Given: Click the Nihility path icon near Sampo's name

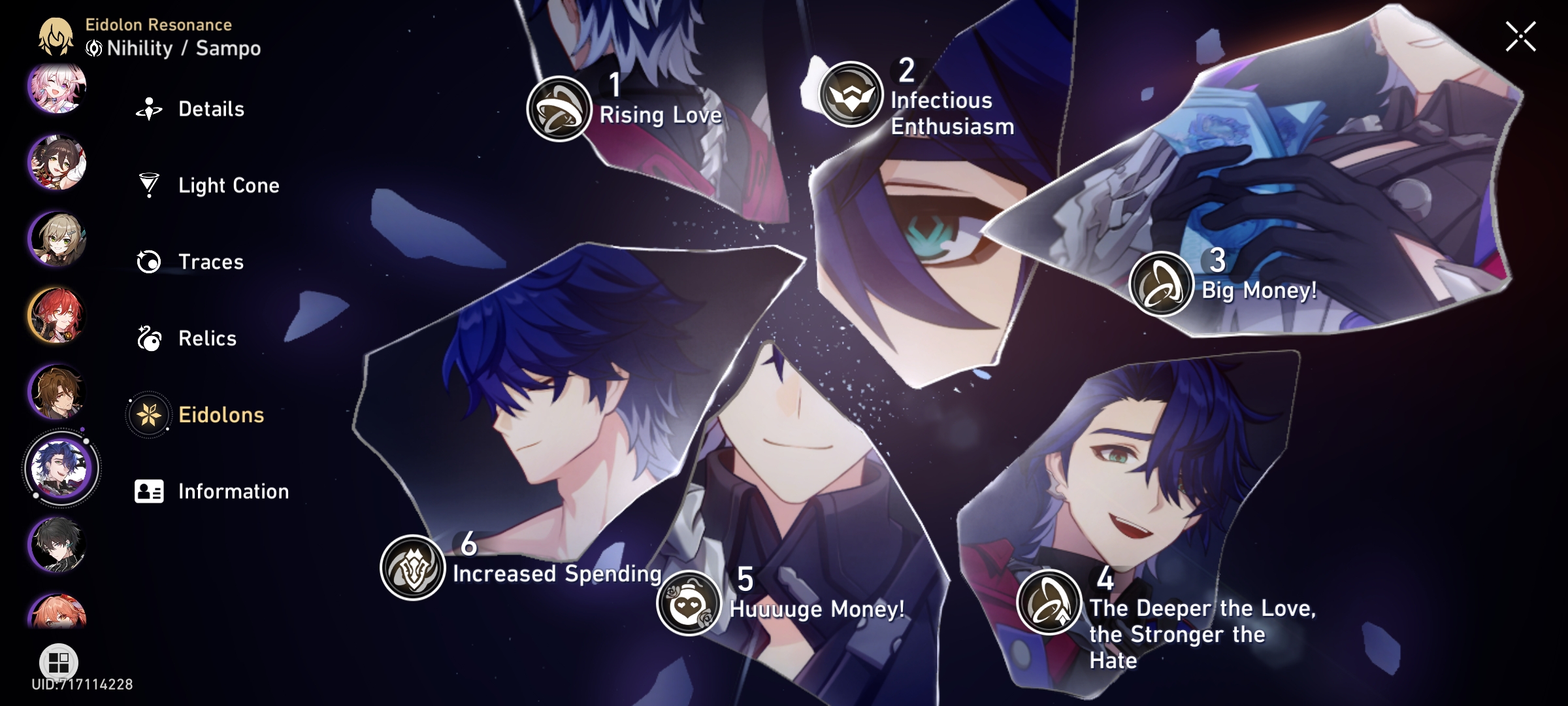Looking at the screenshot, I should coord(93,47).
